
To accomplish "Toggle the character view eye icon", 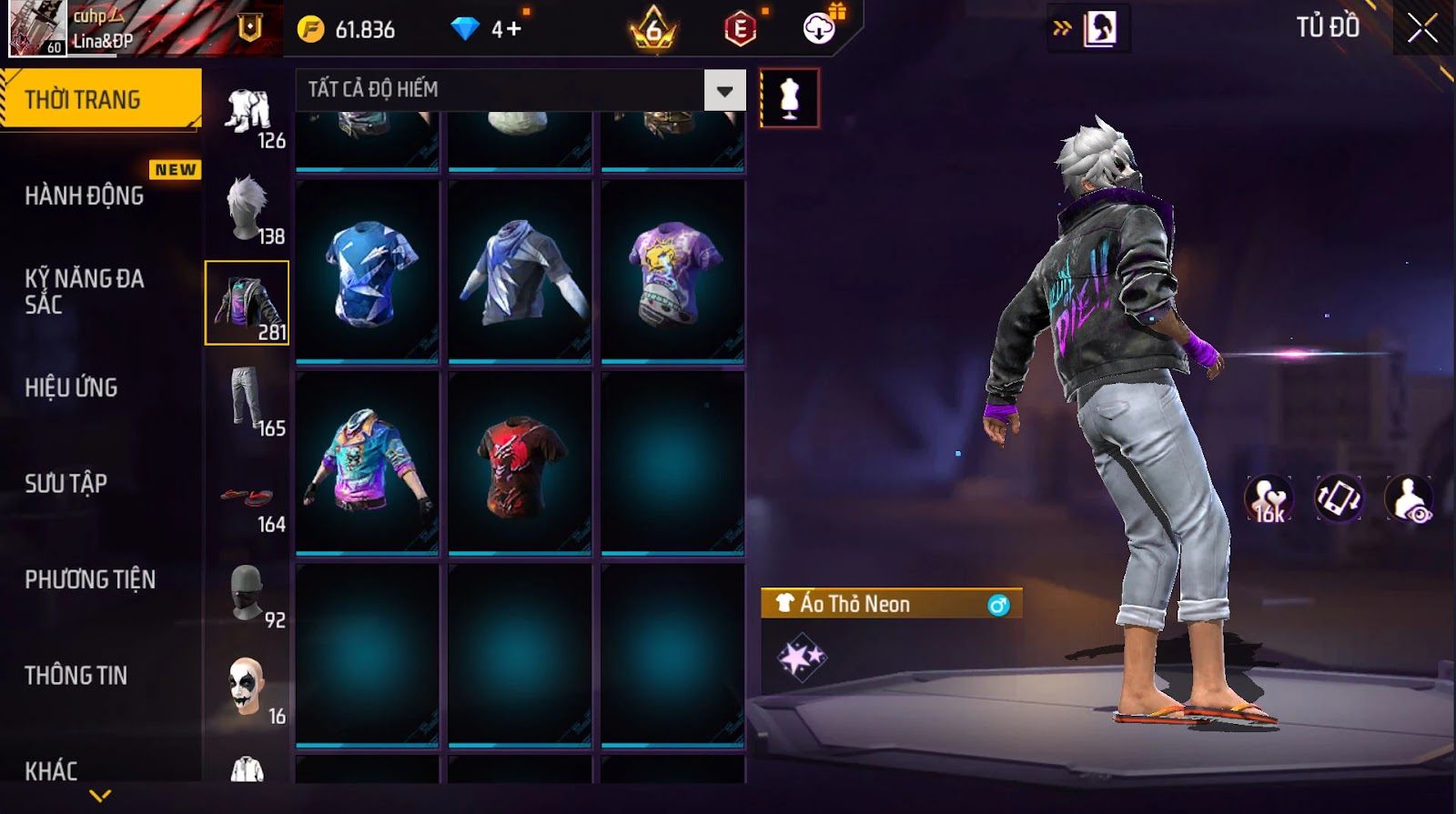I will [1408, 498].
